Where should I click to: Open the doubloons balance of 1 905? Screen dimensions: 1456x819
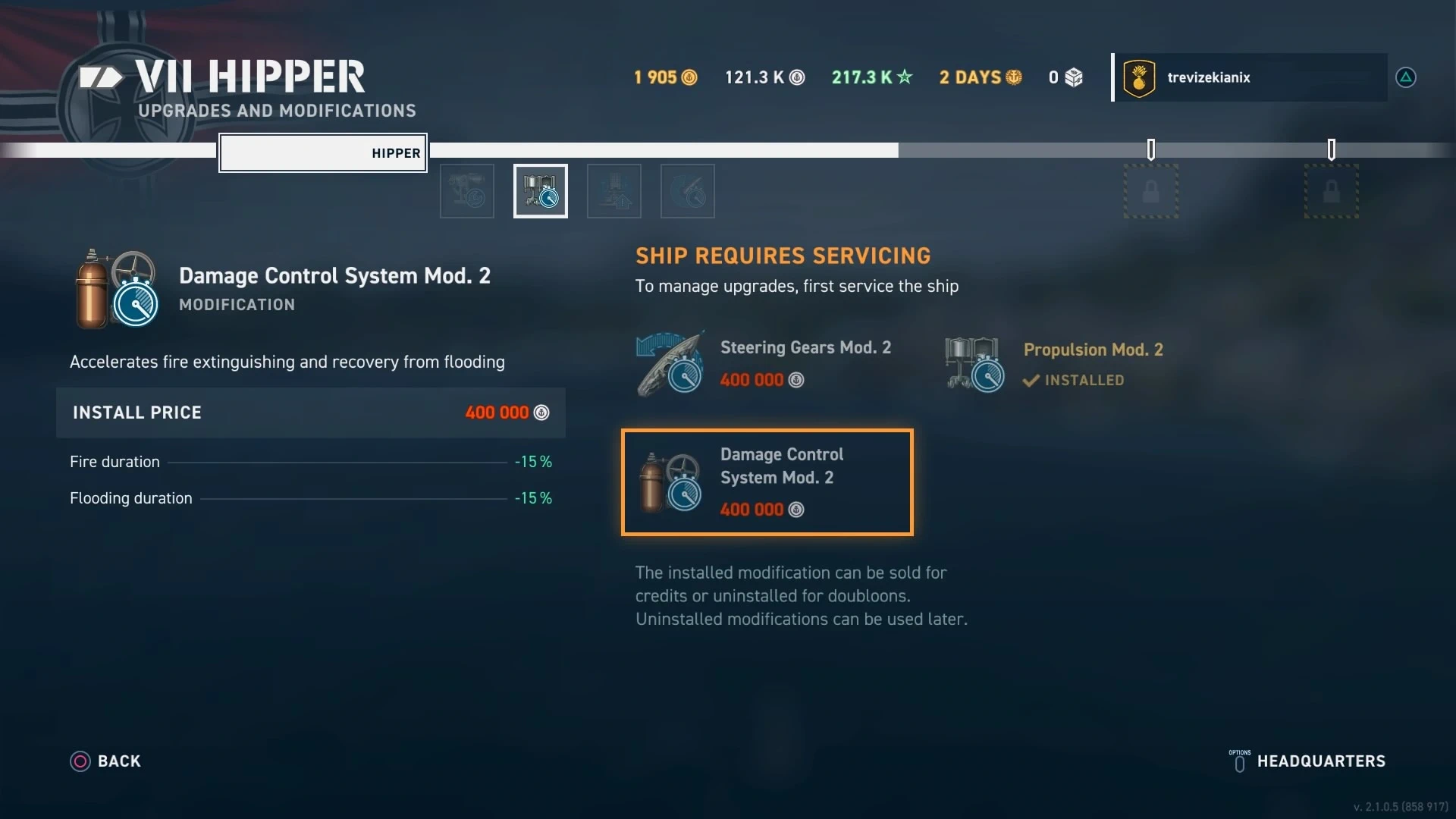coord(665,77)
